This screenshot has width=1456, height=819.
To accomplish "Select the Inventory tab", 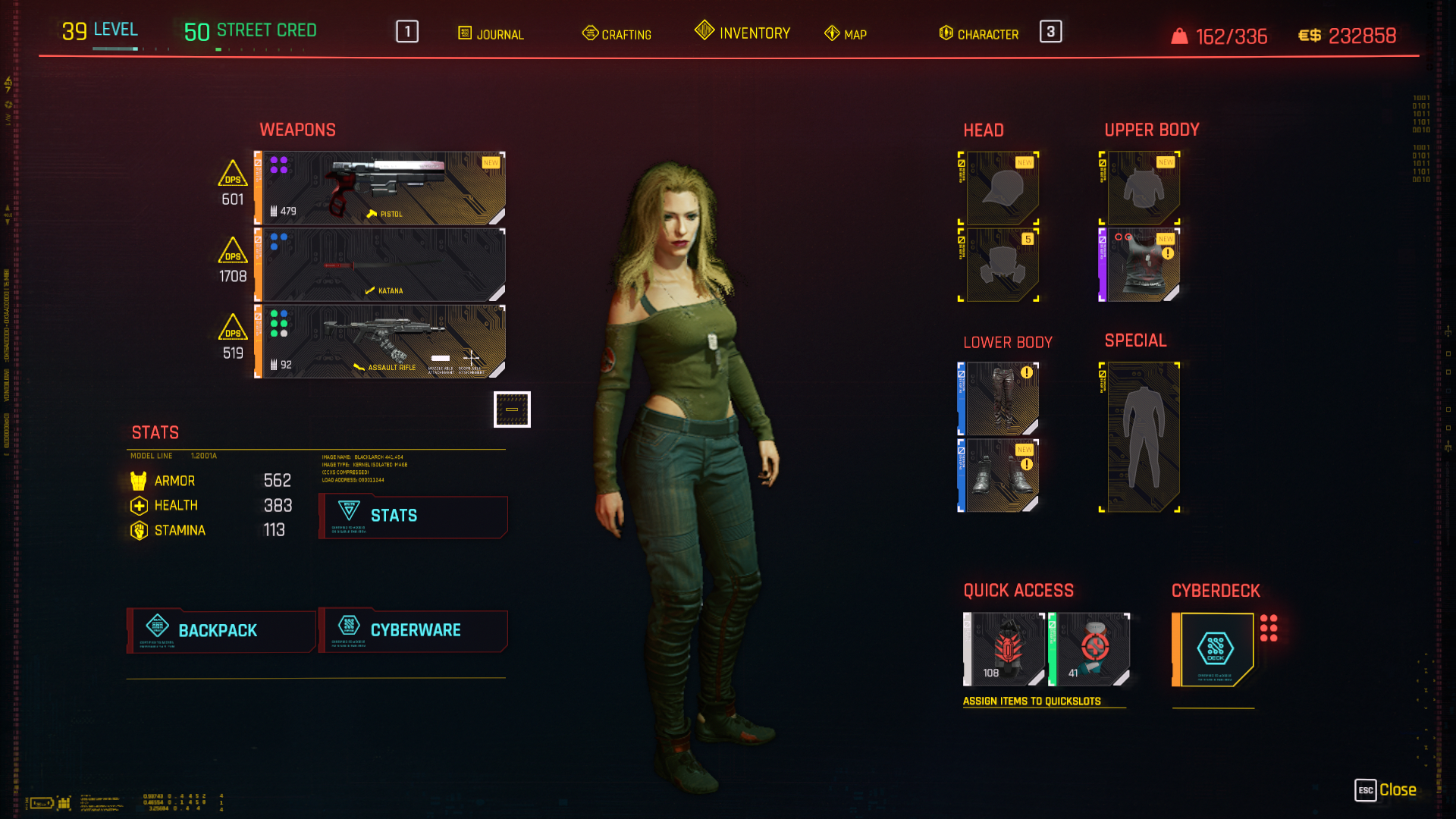I will tap(743, 33).
